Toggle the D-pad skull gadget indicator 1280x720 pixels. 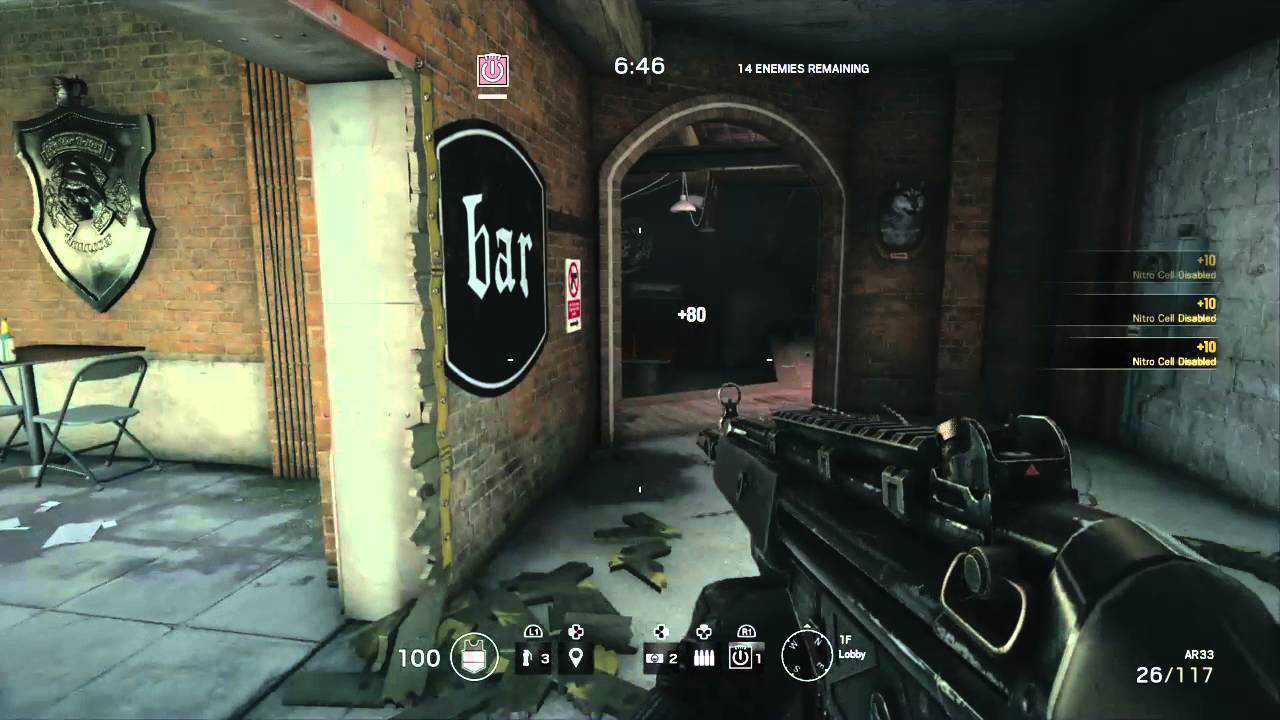[x=705, y=632]
